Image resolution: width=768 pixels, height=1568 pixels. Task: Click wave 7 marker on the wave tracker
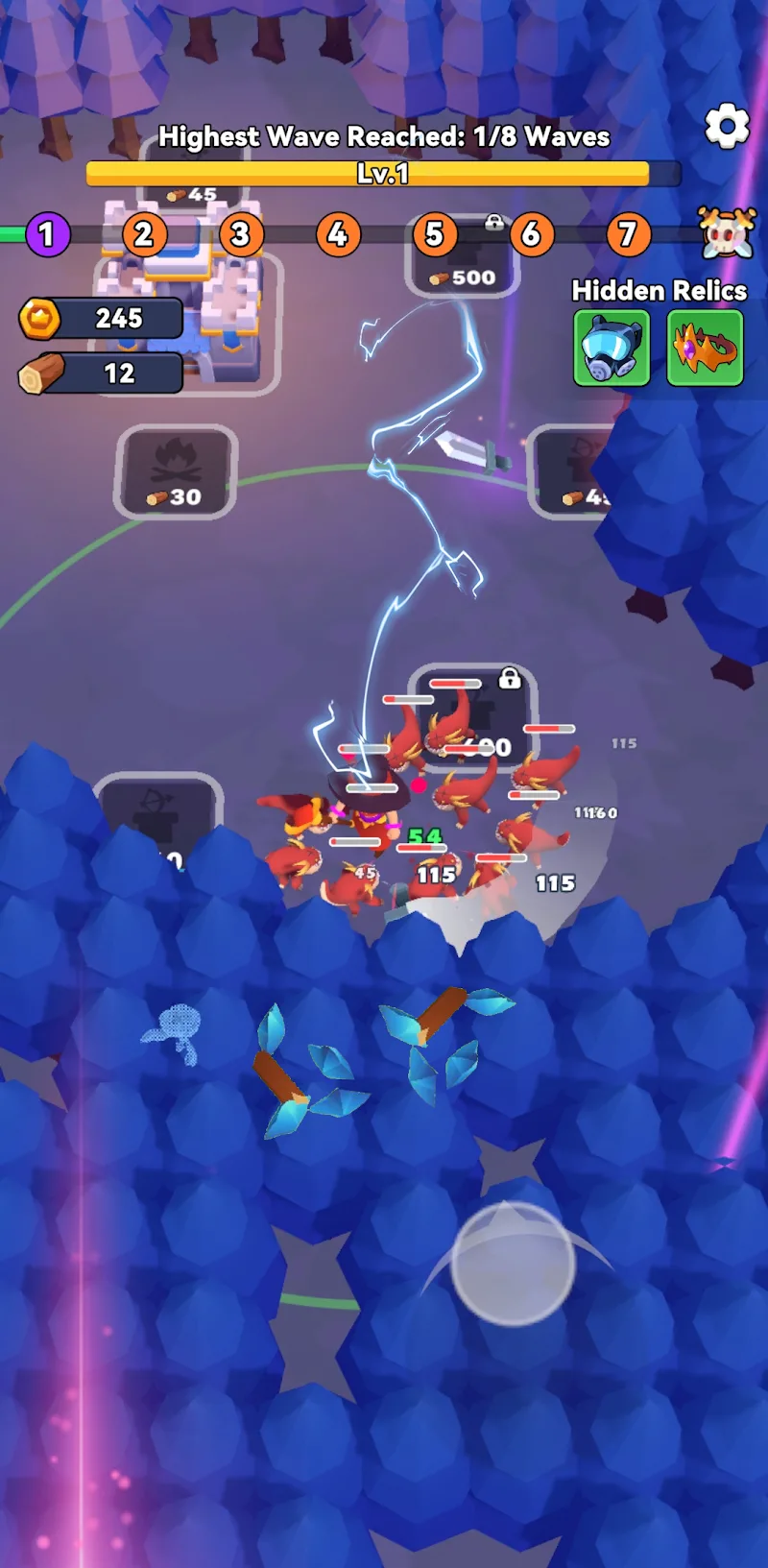(x=628, y=234)
